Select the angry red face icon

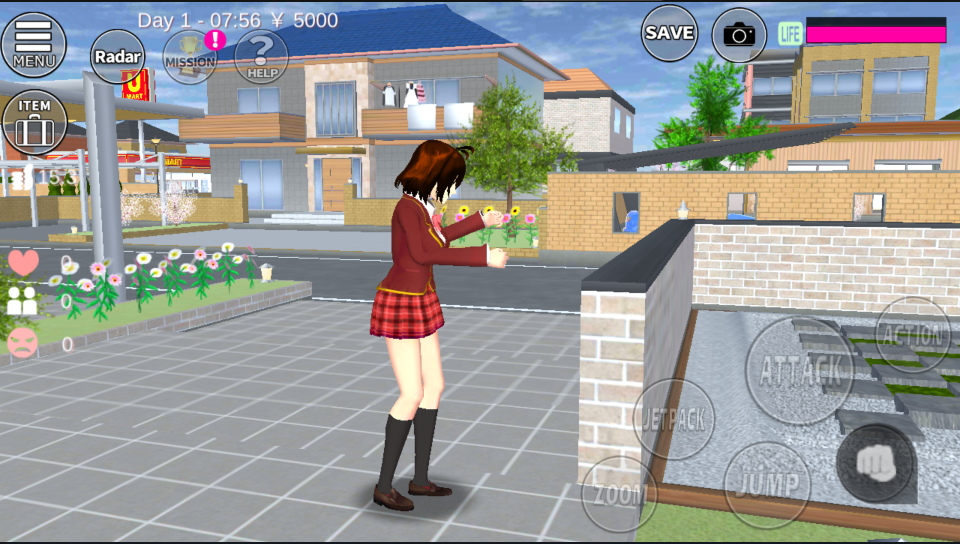point(22,343)
